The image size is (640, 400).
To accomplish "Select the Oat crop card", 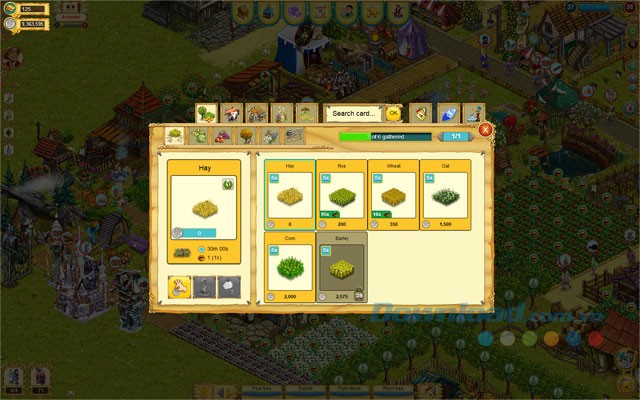I will (x=446, y=194).
